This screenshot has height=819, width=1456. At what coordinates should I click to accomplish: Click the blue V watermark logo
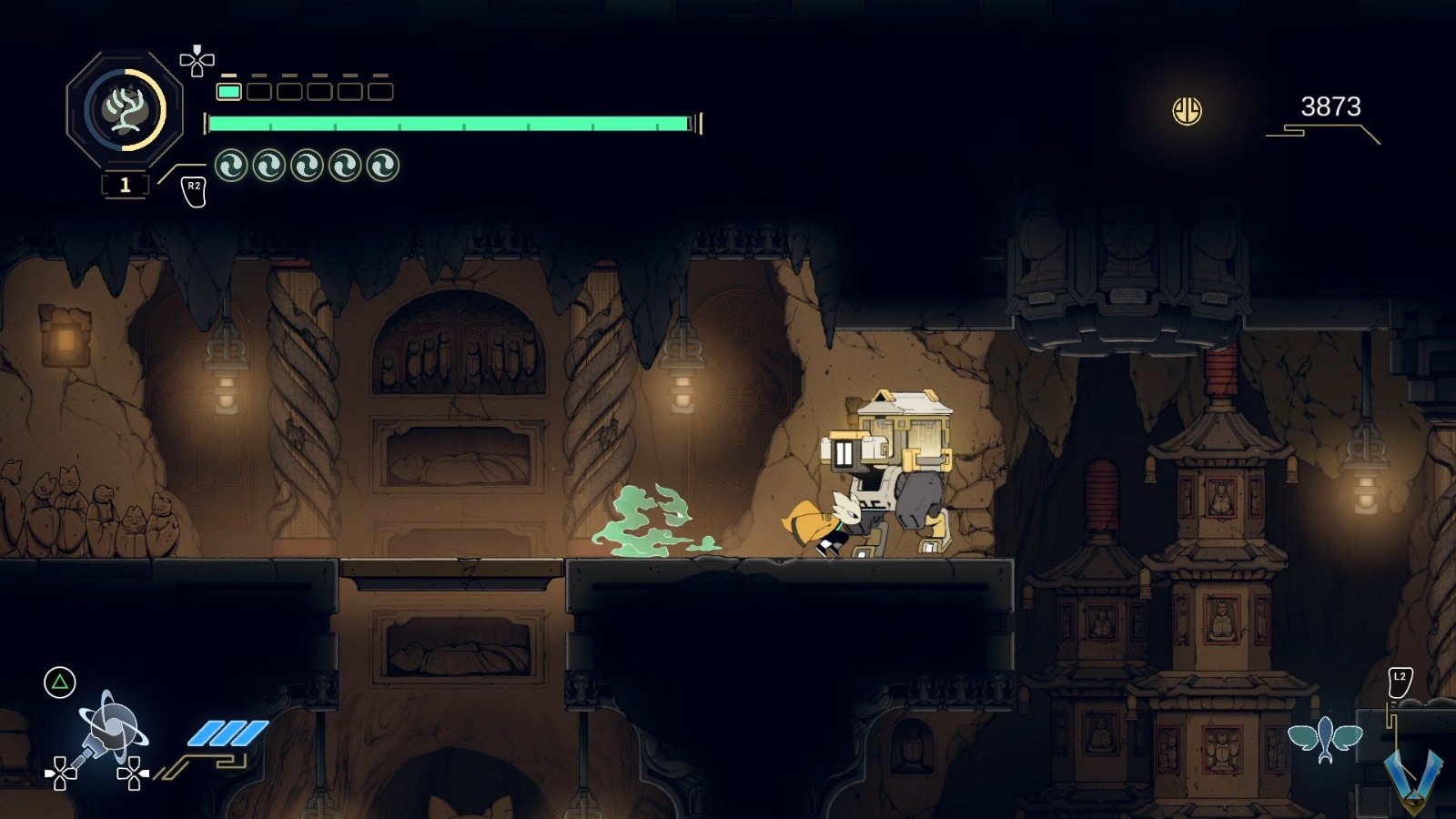(x=1412, y=778)
